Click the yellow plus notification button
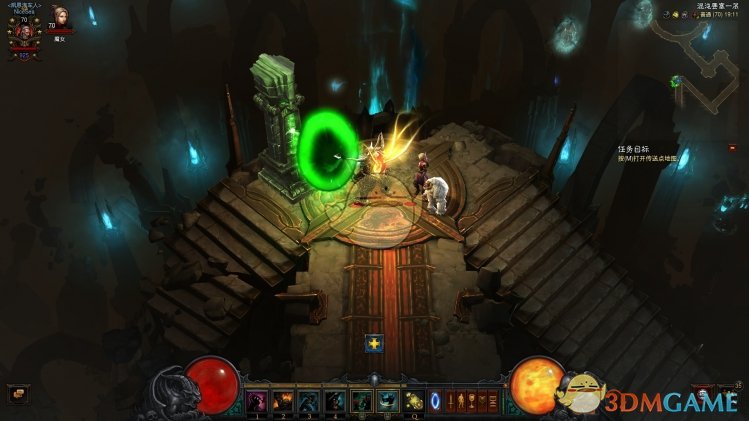Image resolution: width=749 pixels, height=421 pixels. click(x=374, y=343)
